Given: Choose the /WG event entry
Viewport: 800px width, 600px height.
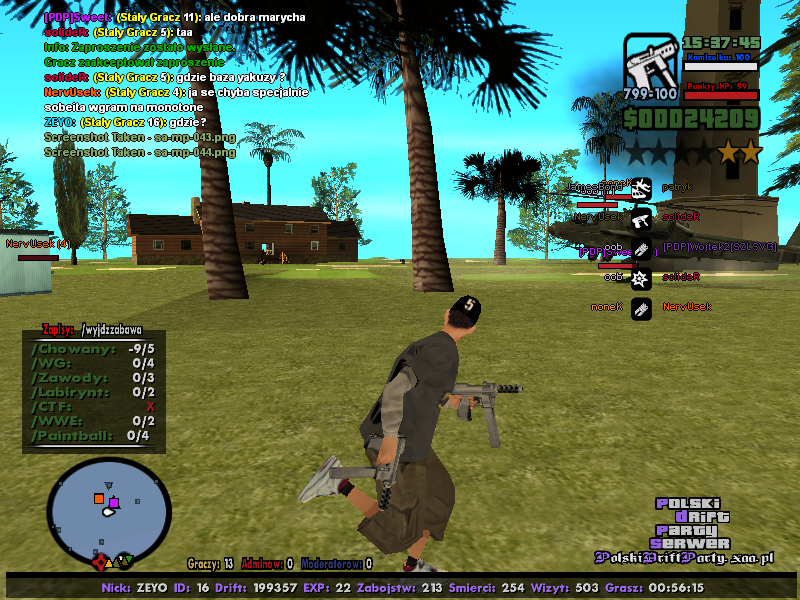Looking at the screenshot, I should coord(93,363).
